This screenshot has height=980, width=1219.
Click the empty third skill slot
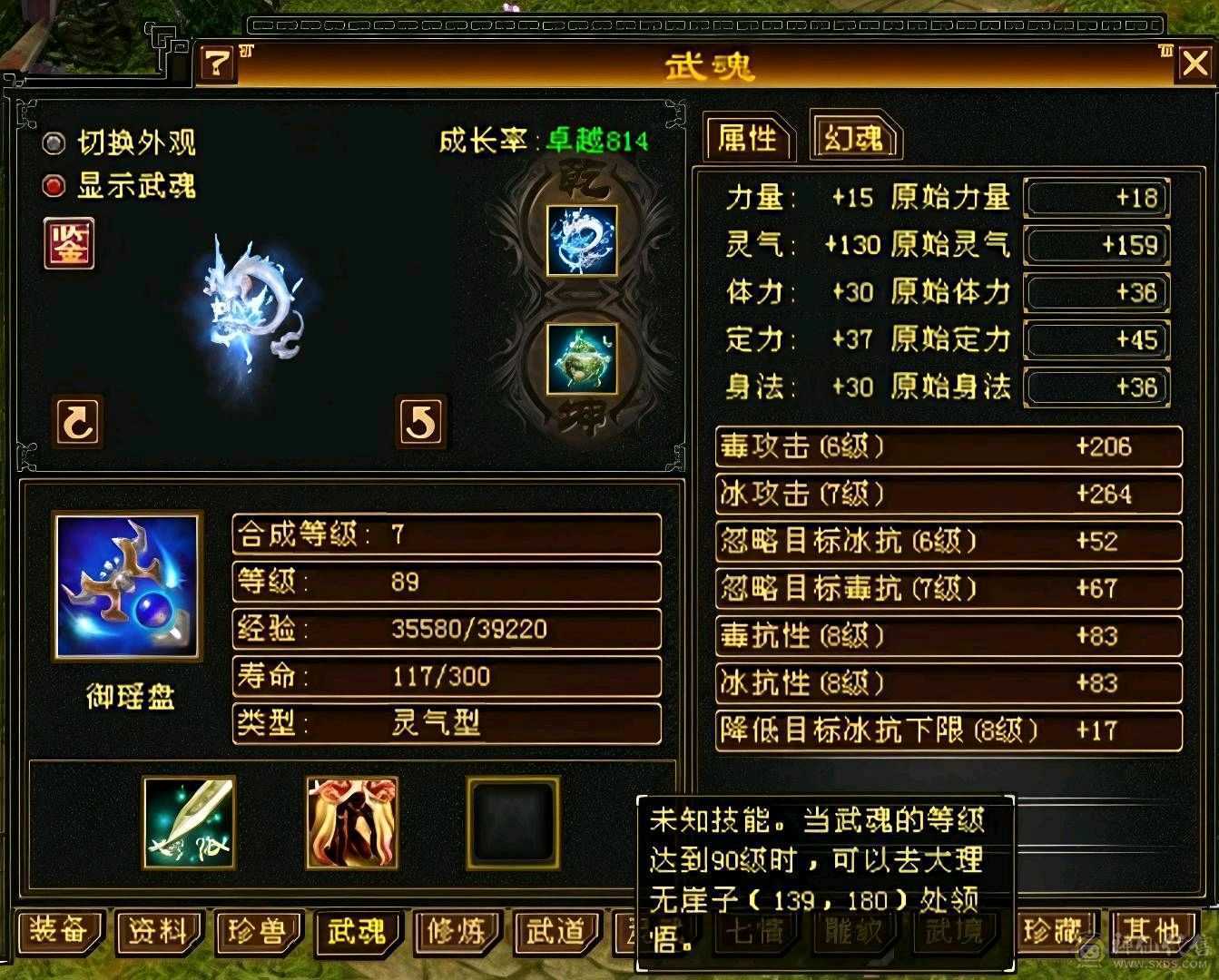pos(512,822)
